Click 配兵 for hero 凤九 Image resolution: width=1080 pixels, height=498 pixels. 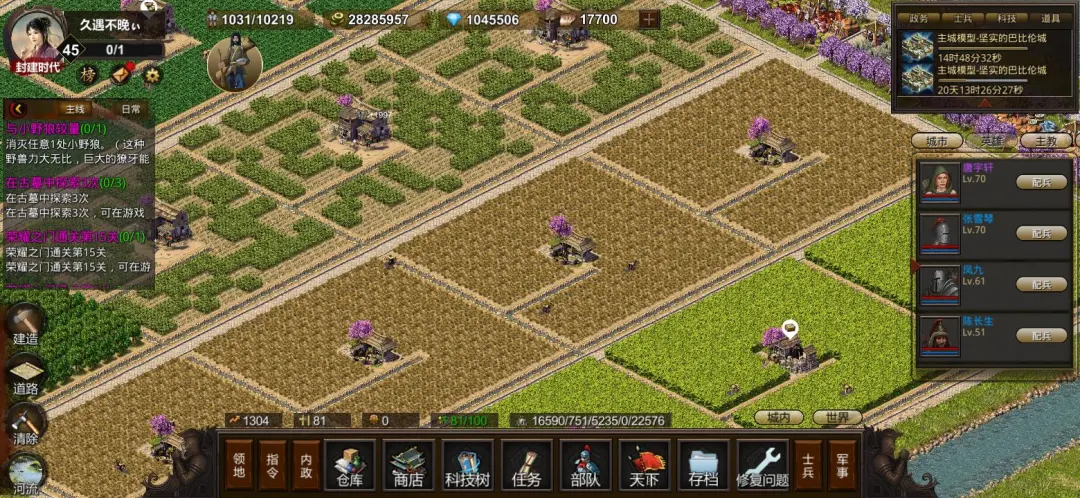click(1041, 284)
